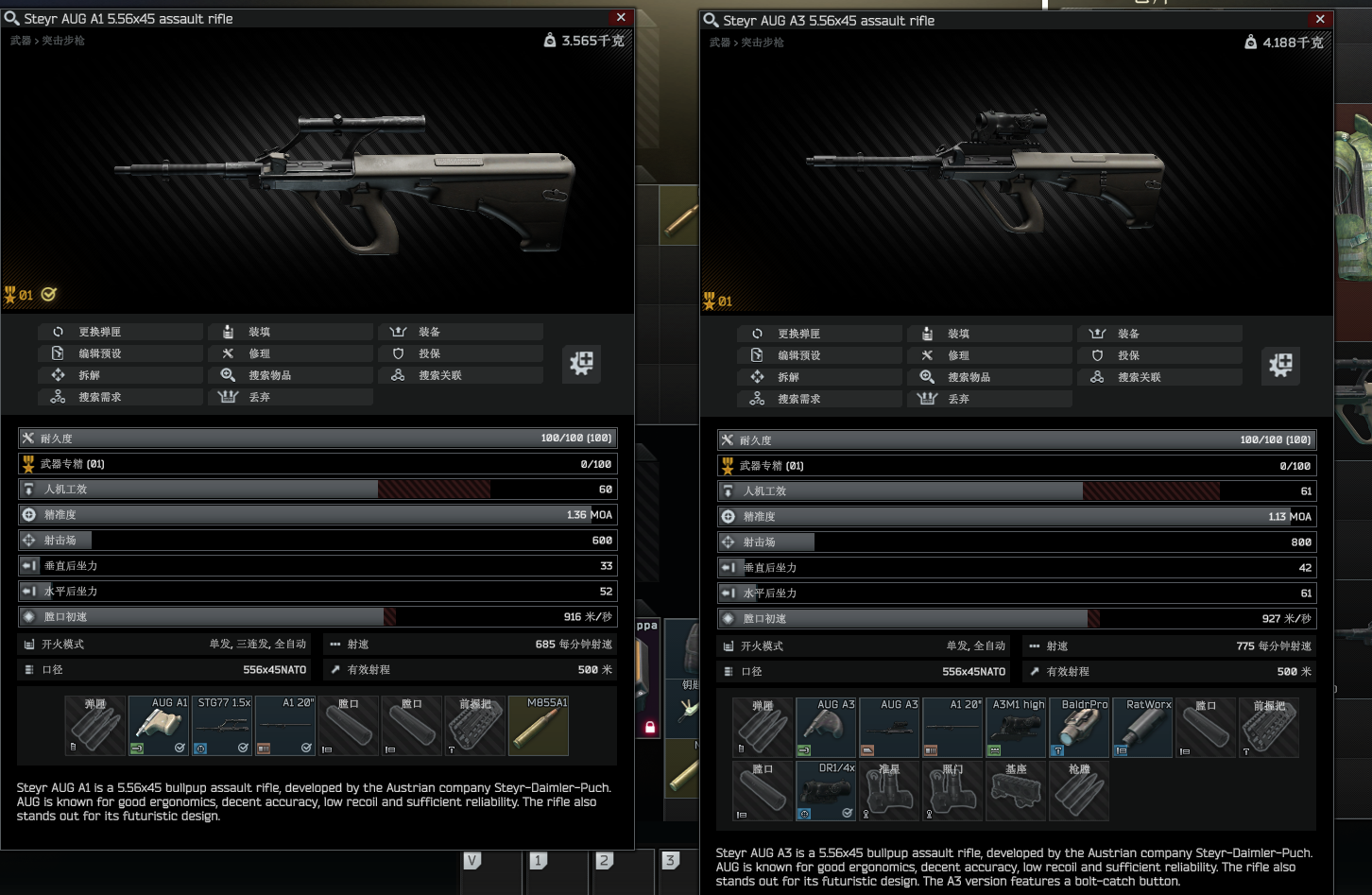Click the wrench icon on the 耐久度 durability row
Viewport: 1372px width, 895px height.
[26, 439]
